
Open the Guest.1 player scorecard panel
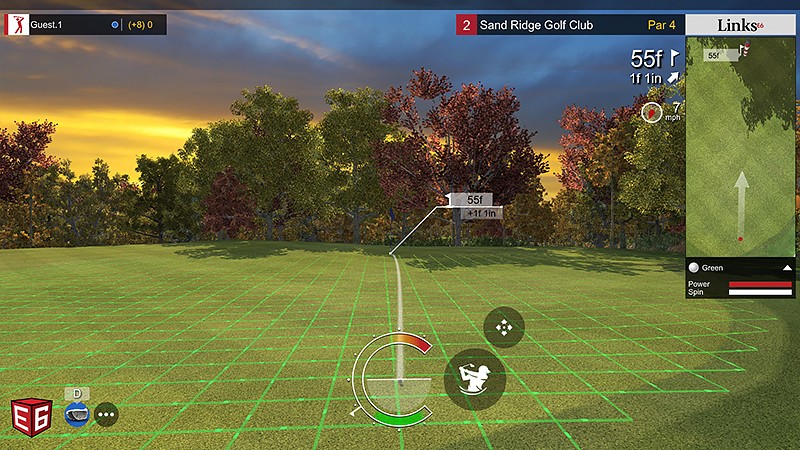point(85,24)
